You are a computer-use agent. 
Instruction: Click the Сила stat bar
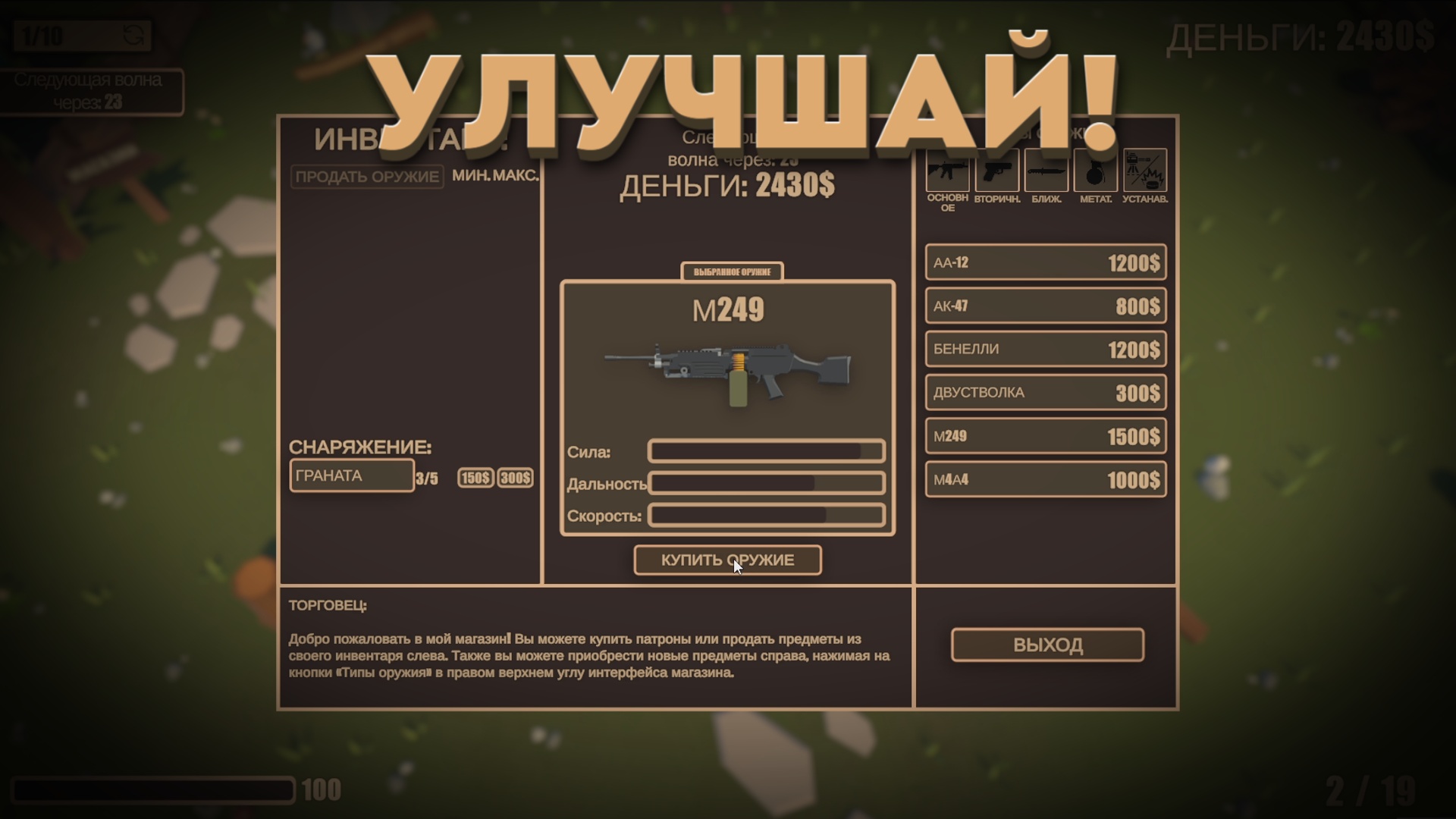pyautogui.click(x=766, y=450)
